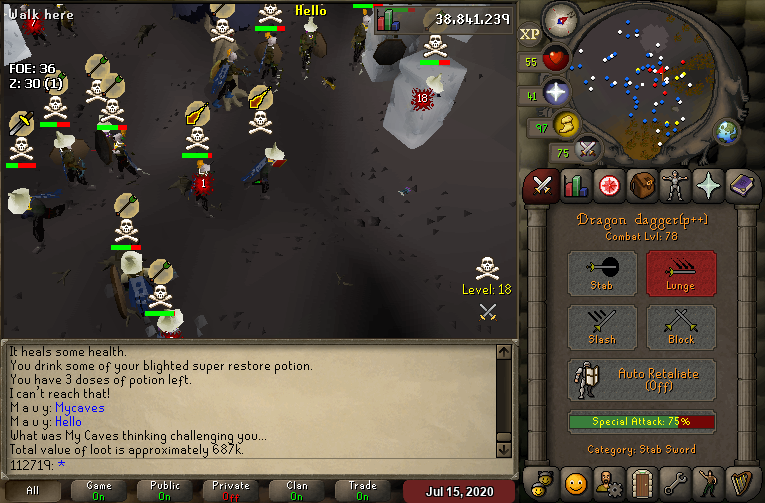Open the world map globe
The width and height of the screenshot is (765, 503).
pos(726,131)
